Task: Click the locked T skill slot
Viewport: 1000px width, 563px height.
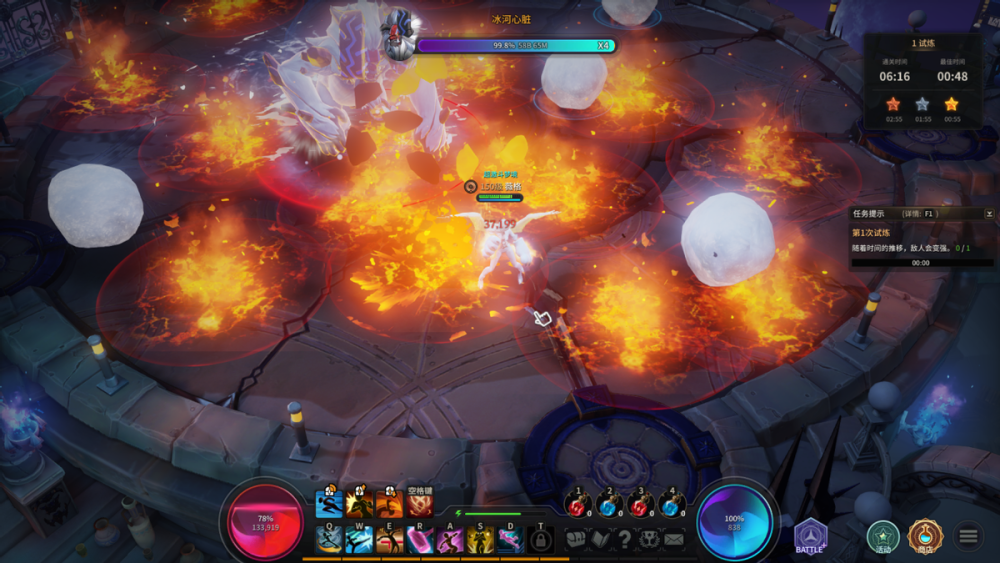Action: tap(541, 540)
